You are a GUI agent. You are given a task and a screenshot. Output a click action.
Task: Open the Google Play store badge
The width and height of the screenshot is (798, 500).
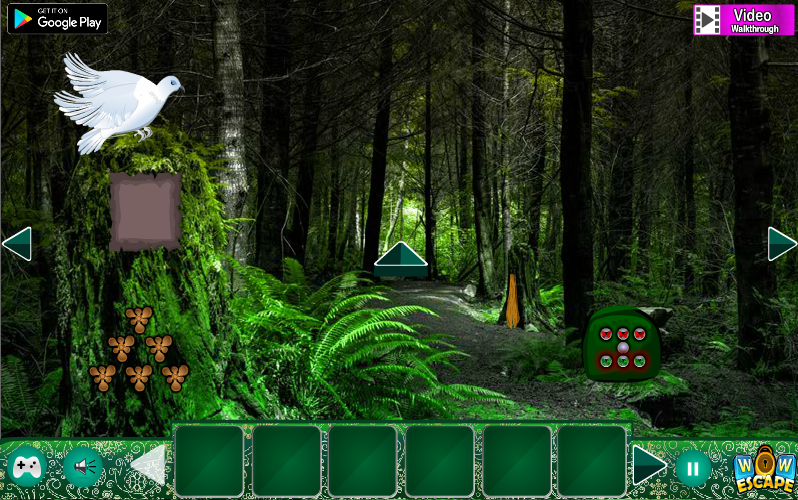57,18
